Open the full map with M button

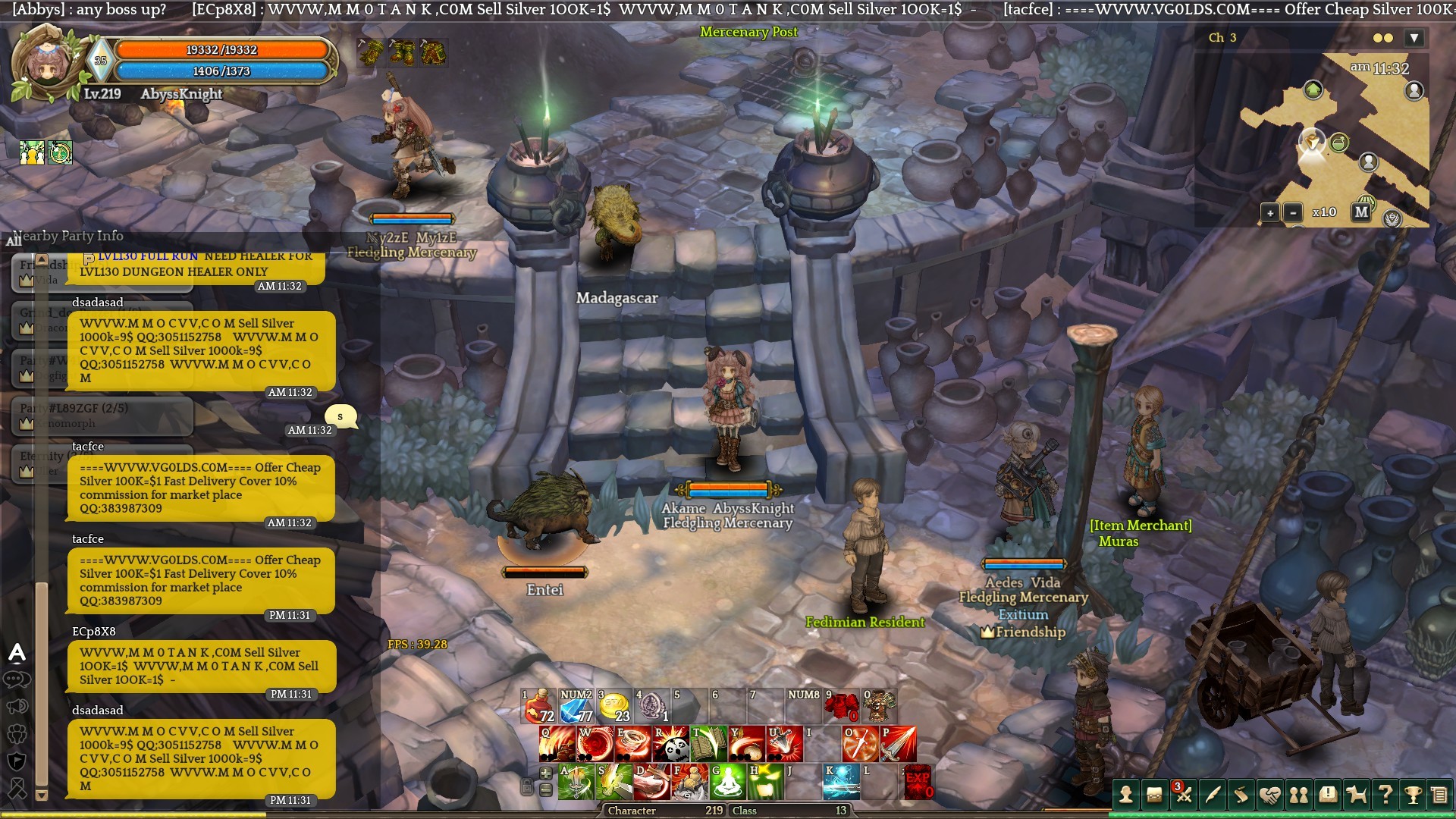1361,212
